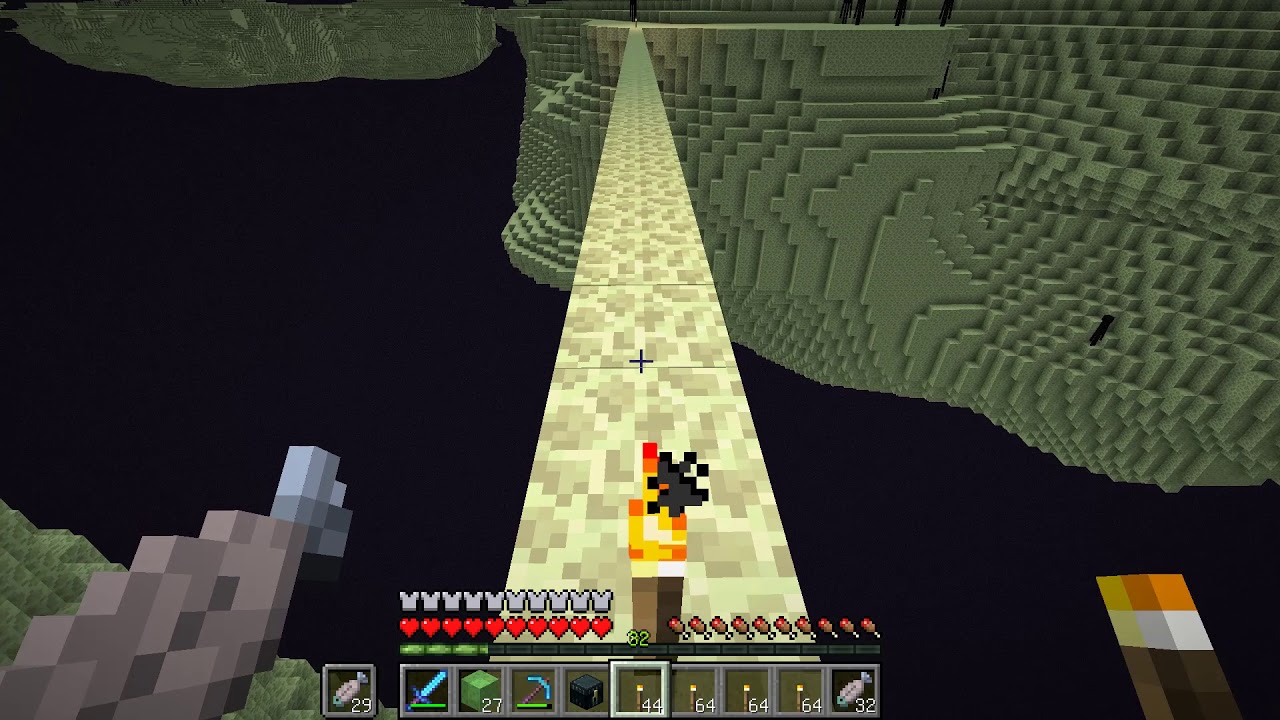Switch to the diamond pickaxe slot

[x=533, y=691]
